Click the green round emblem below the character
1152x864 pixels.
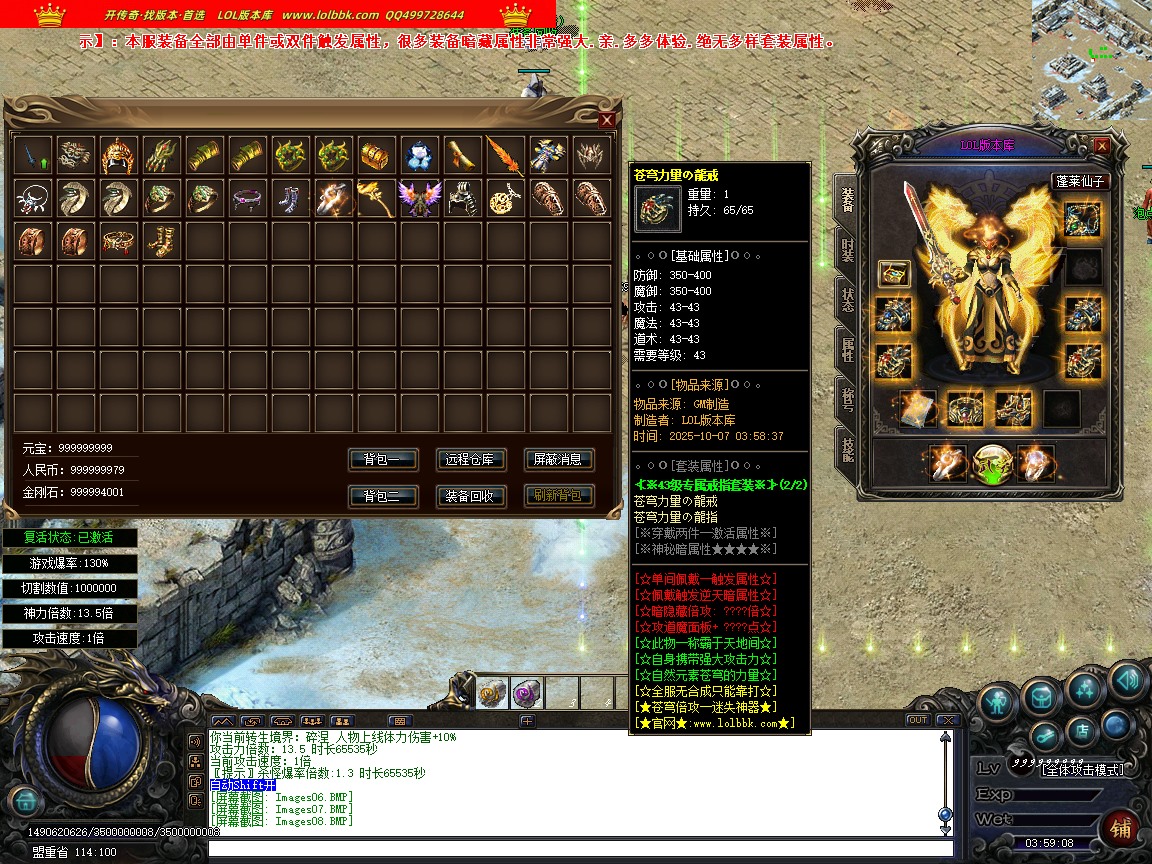(992, 463)
